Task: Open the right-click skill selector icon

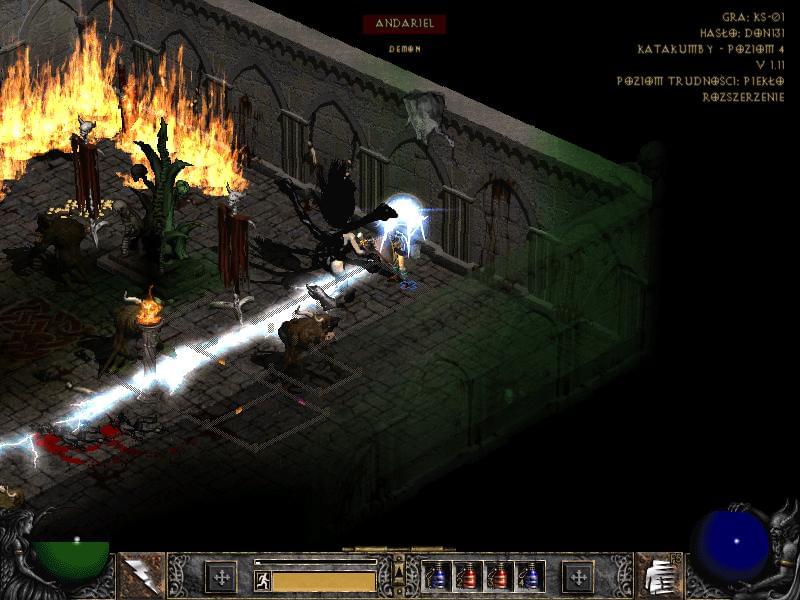Action: [x=657, y=576]
